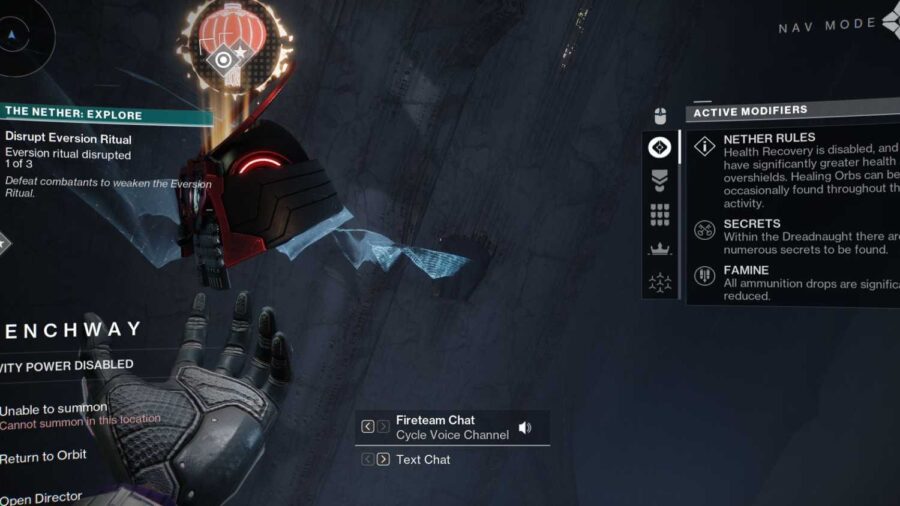The width and height of the screenshot is (900, 506).
Task: Choose Return to Orbit
Action: [44, 457]
